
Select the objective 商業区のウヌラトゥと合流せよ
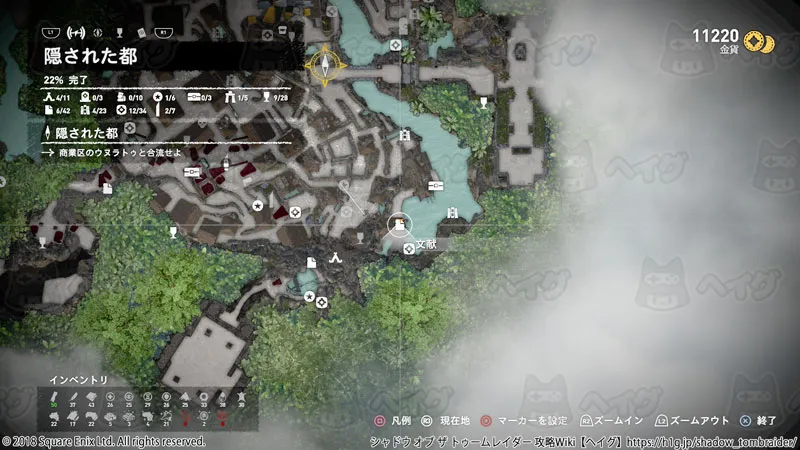tap(112, 153)
